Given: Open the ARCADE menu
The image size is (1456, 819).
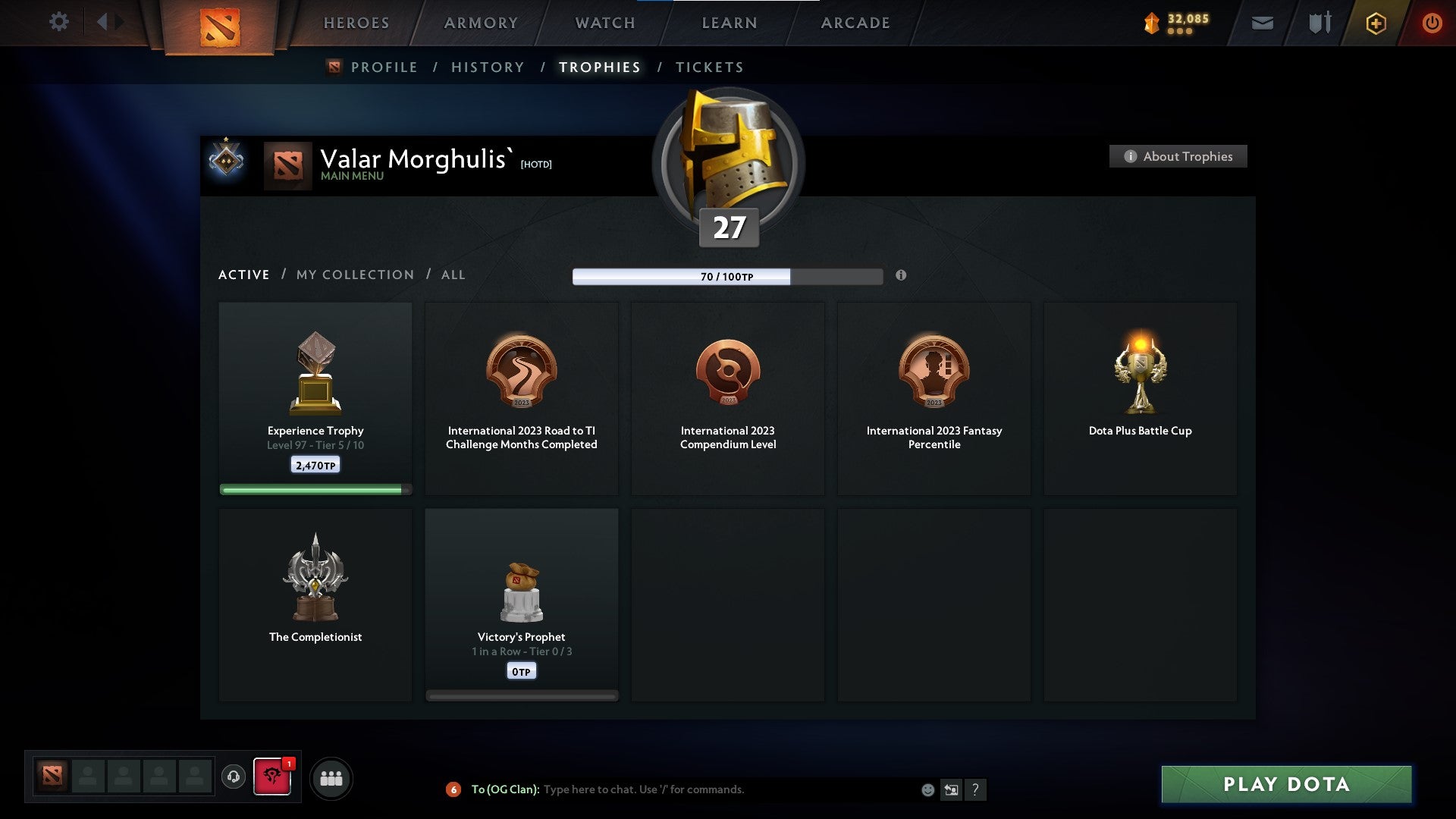Looking at the screenshot, I should coord(855,22).
